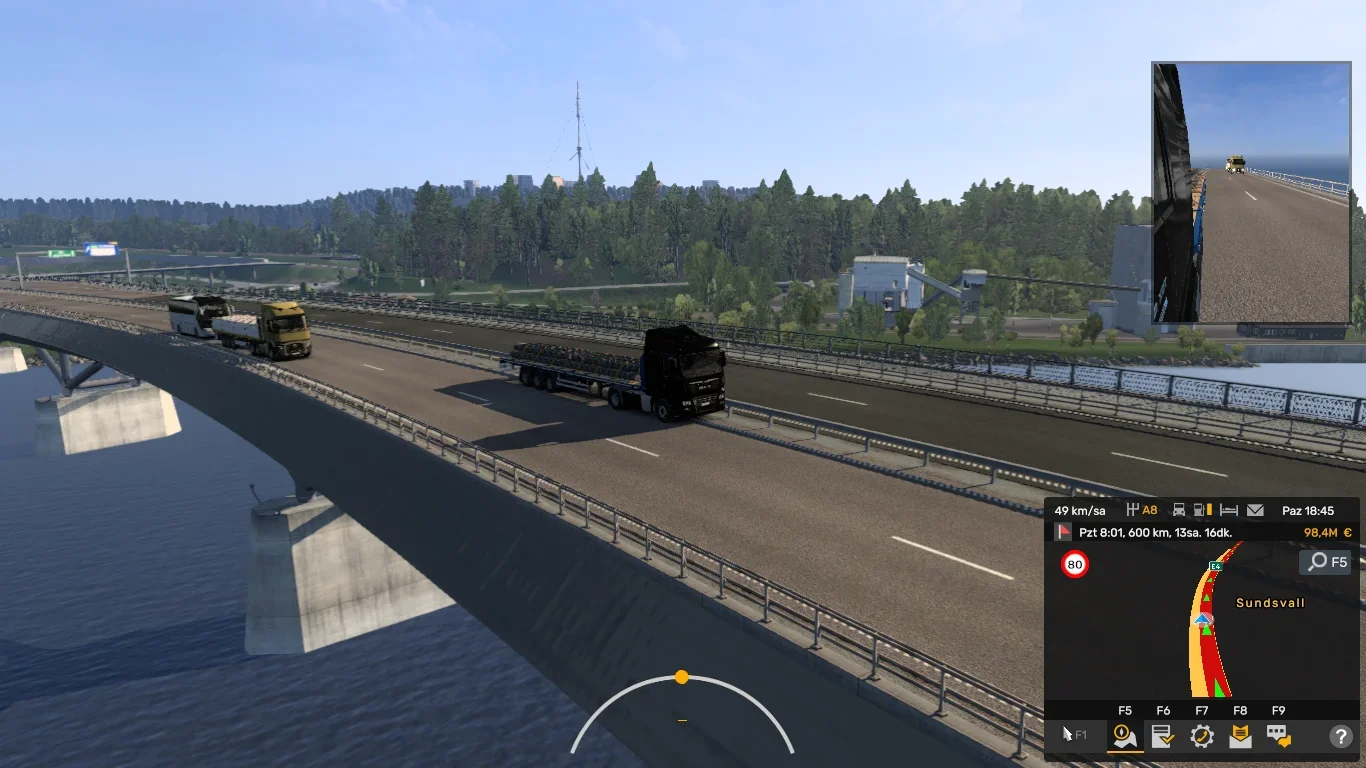This screenshot has width=1366, height=768.
Task: Click the fuel indicator icon
Action: 1200,510
